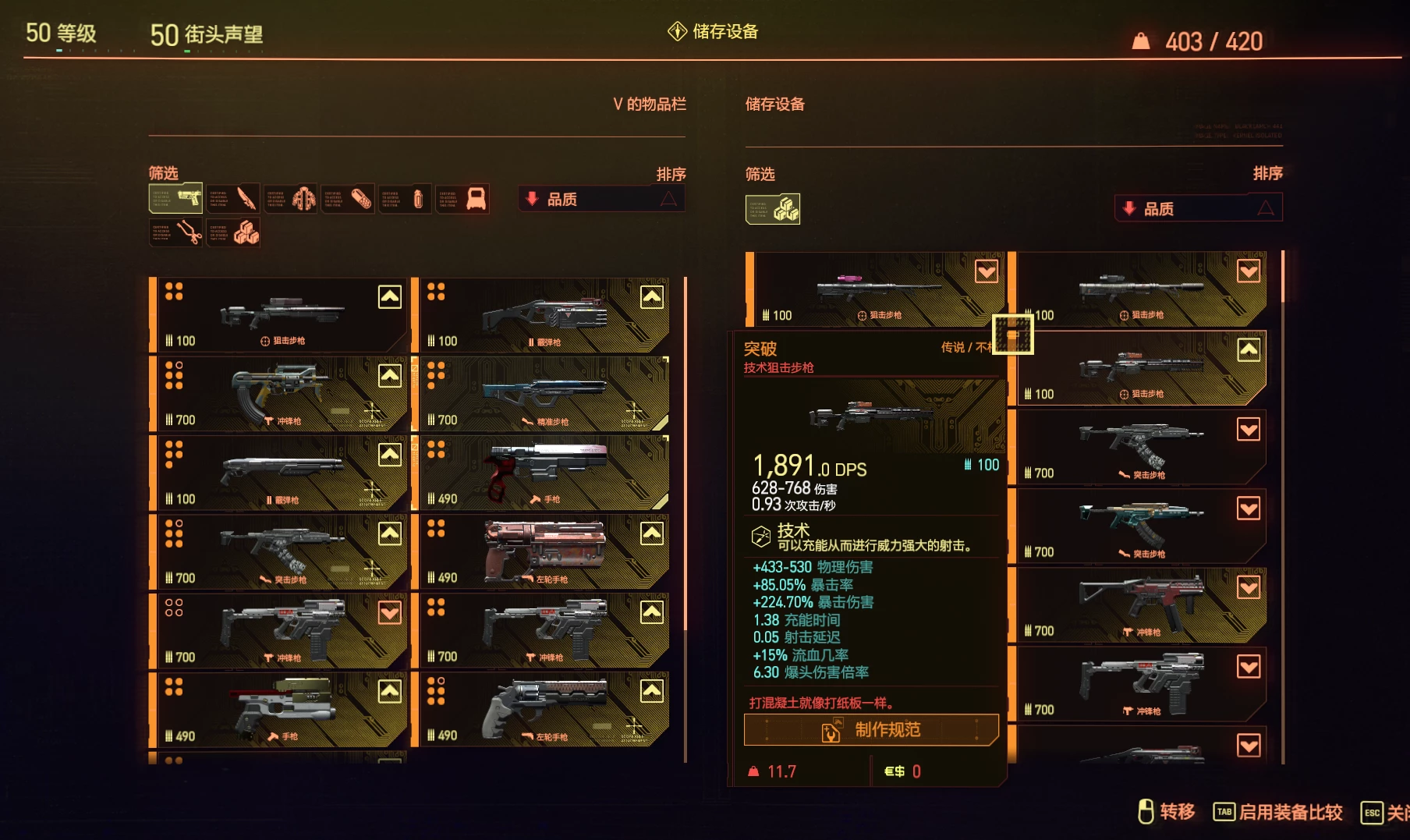Image resolution: width=1410 pixels, height=840 pixels.
Task: Select the red submachine gun in stash
Action: click(x=1142, y=604)
